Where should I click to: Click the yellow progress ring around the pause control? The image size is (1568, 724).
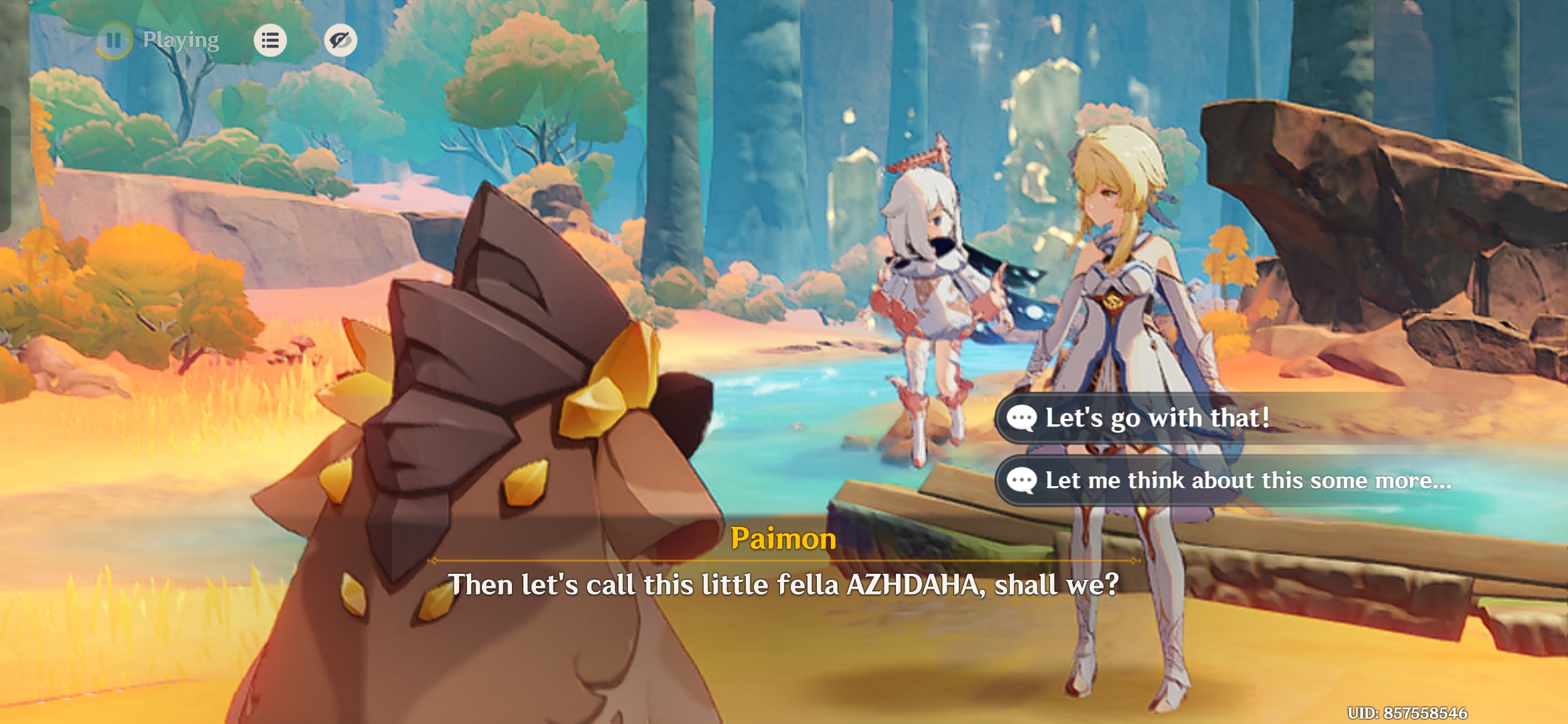[x=115, y=42]
